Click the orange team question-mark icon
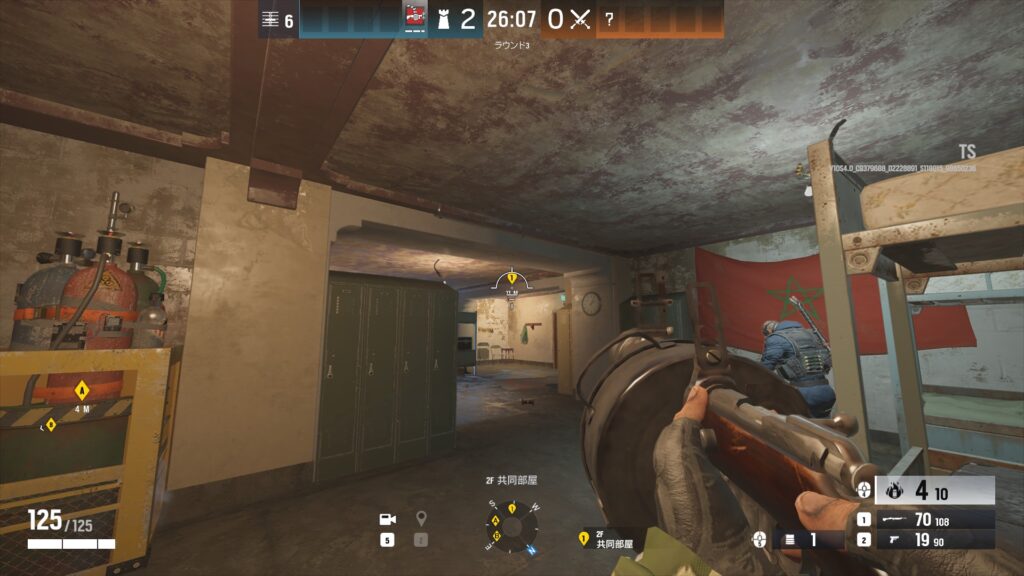The image size is (1024, 576). click(608, 19)
